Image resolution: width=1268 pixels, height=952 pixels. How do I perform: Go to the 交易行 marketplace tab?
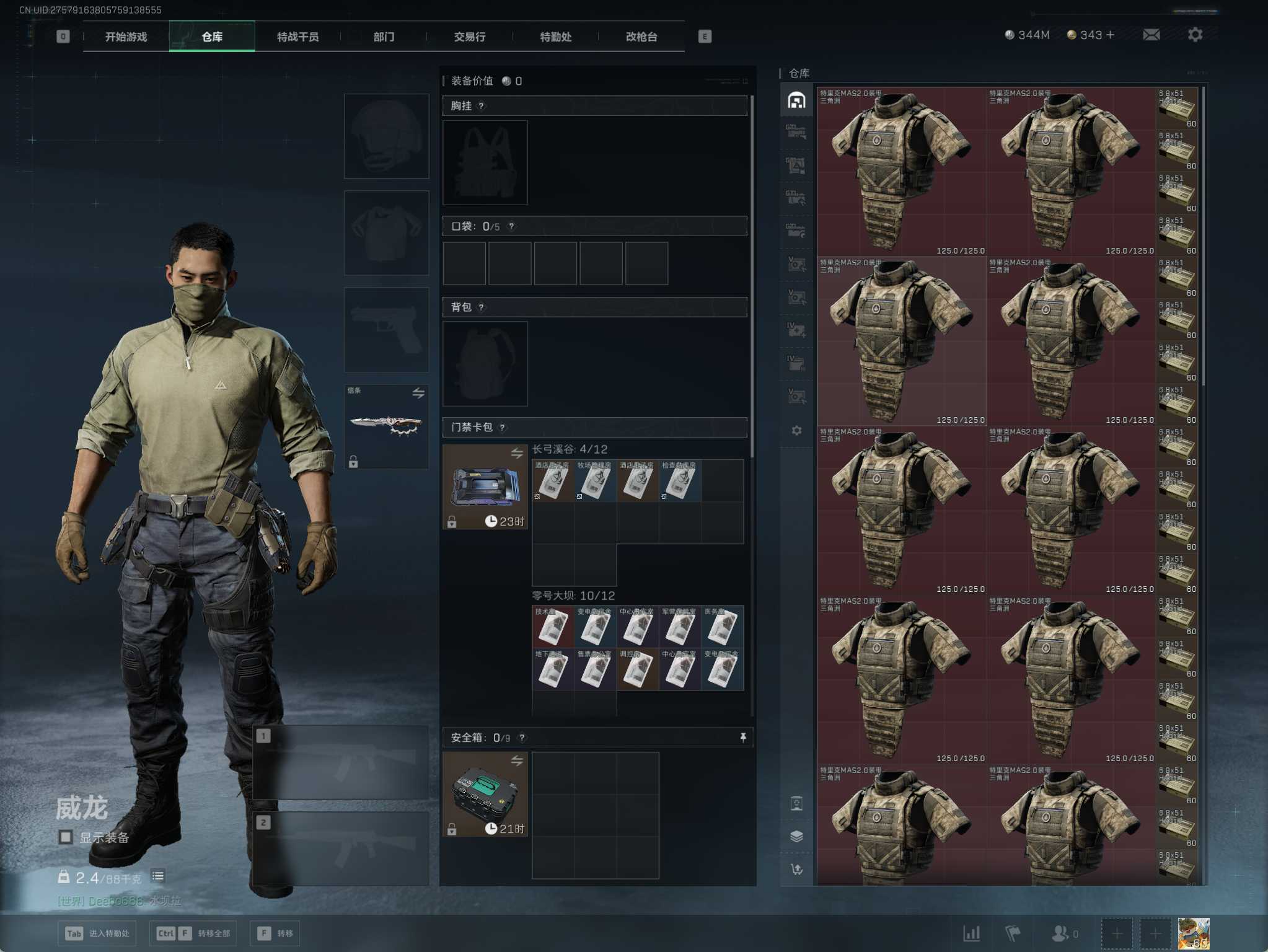[469, 37]
